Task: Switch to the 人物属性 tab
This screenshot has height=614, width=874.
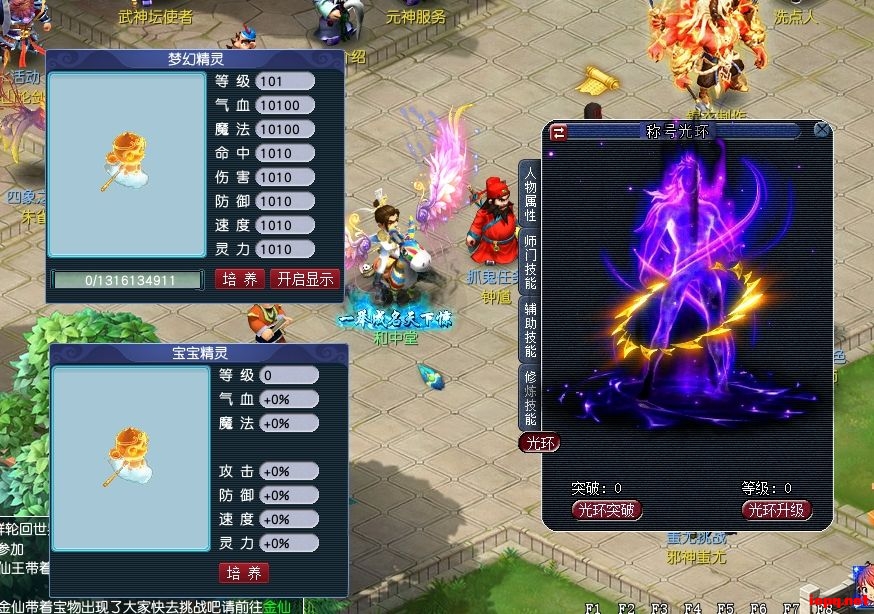Action: coord(530,195)
